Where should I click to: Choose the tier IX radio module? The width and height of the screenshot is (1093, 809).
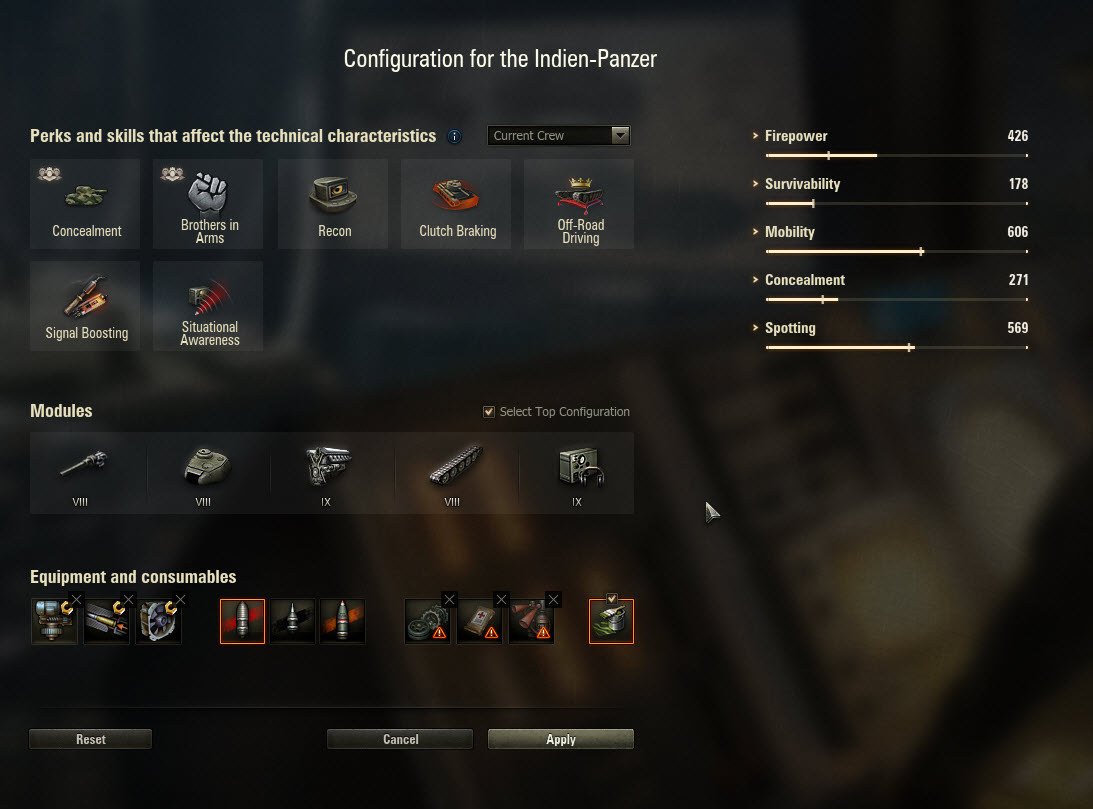[579, 468]
